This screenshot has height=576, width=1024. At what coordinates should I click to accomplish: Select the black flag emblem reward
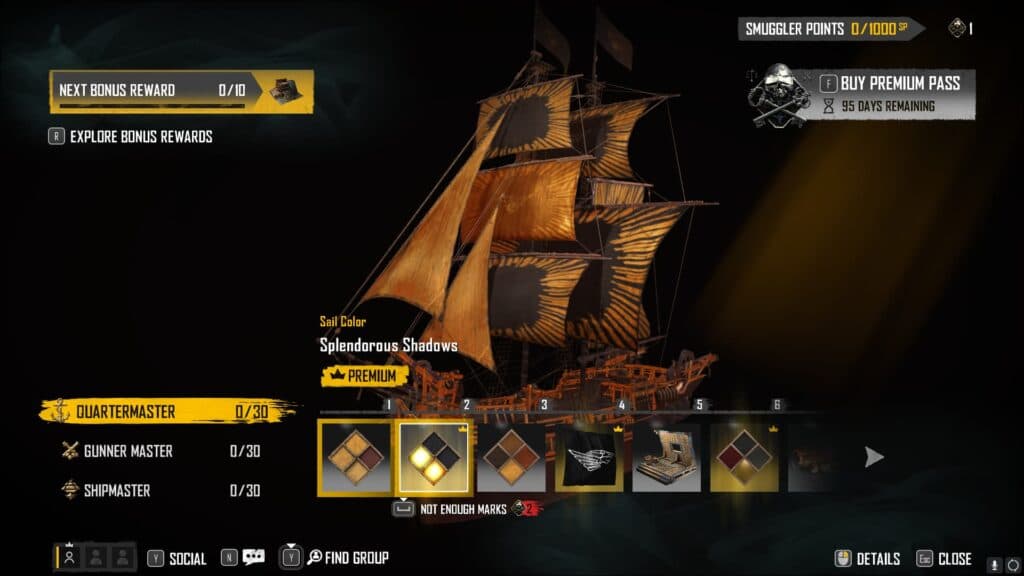click(x=589, y=457)
